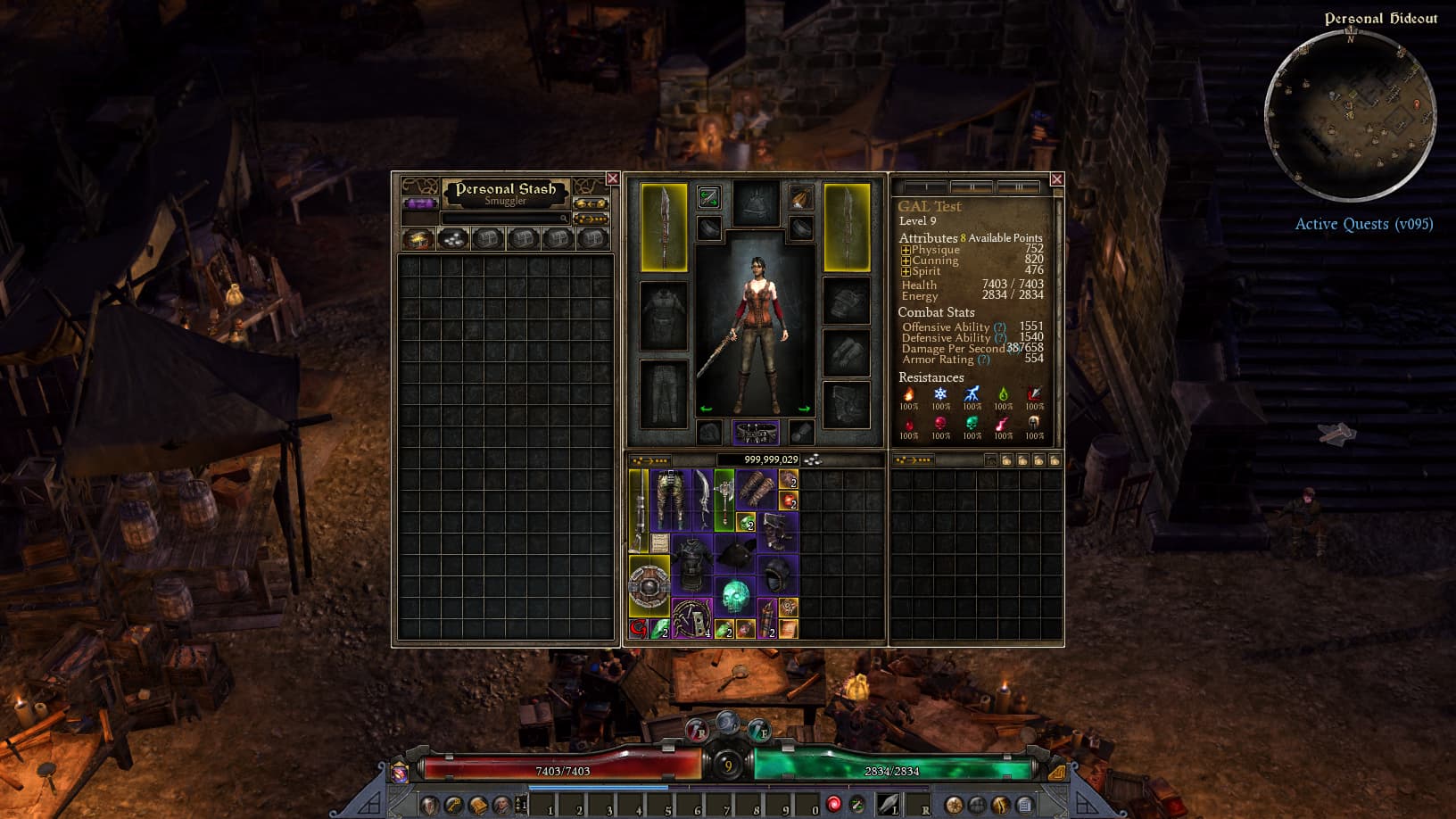Click the circular minimap

pyautogui.click(x=1350, y=114)
